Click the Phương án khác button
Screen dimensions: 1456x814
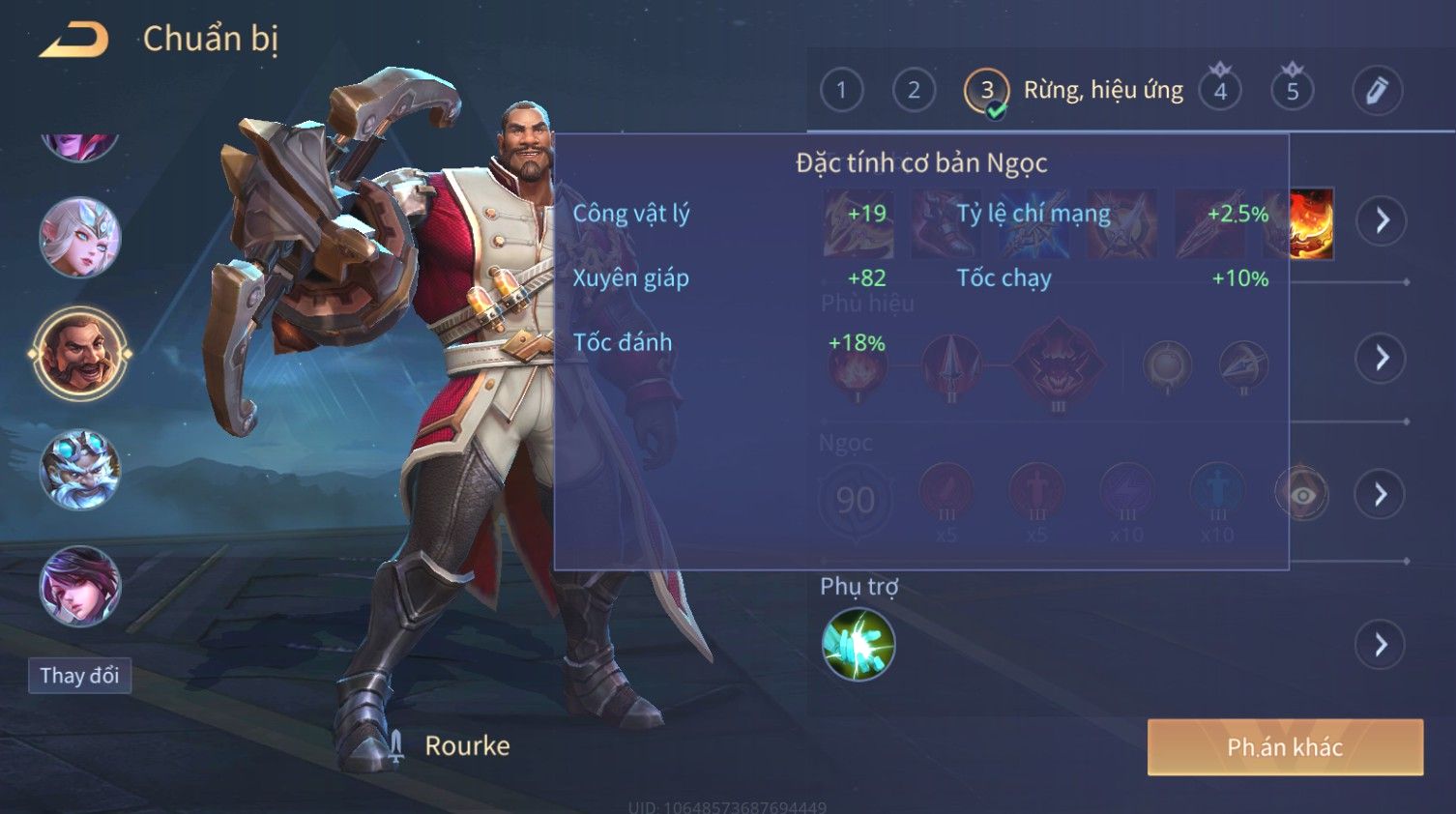[x=1285, y=747]
